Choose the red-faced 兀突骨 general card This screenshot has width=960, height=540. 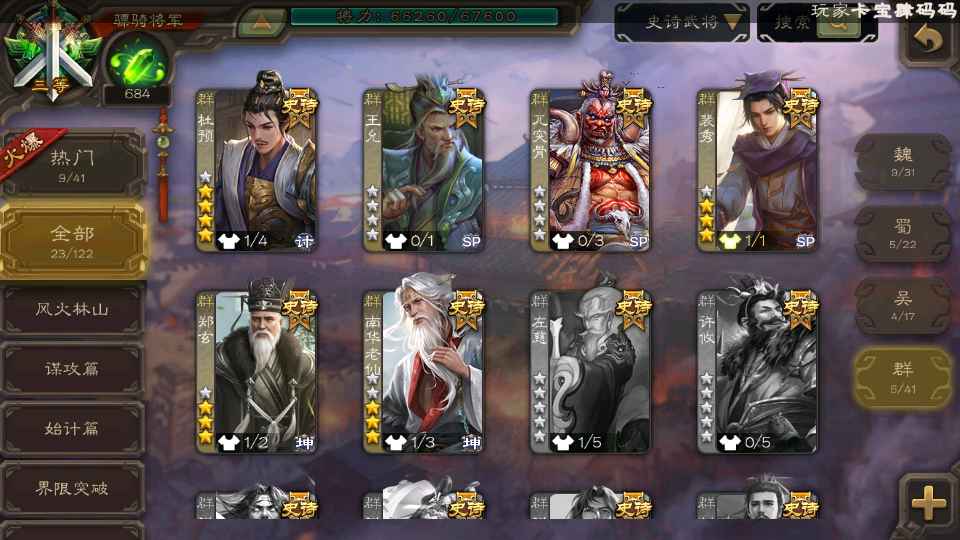click(x=591, y=165)
